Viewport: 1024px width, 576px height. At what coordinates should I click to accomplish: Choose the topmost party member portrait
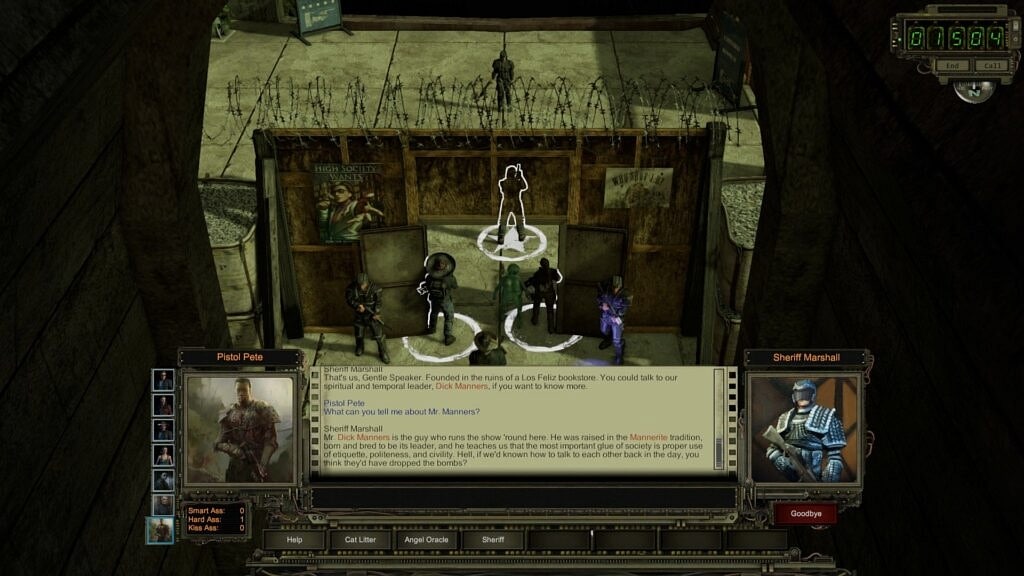[163, 380]
